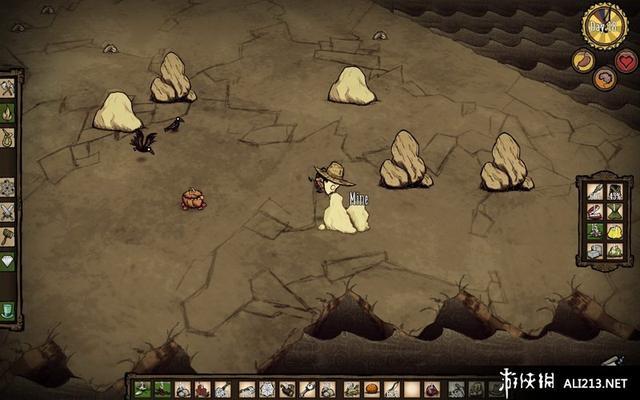Choose the red item in backpack
The width and height of the screenshot is (640, 400).
pyautogui.click(x=594, y=211)
